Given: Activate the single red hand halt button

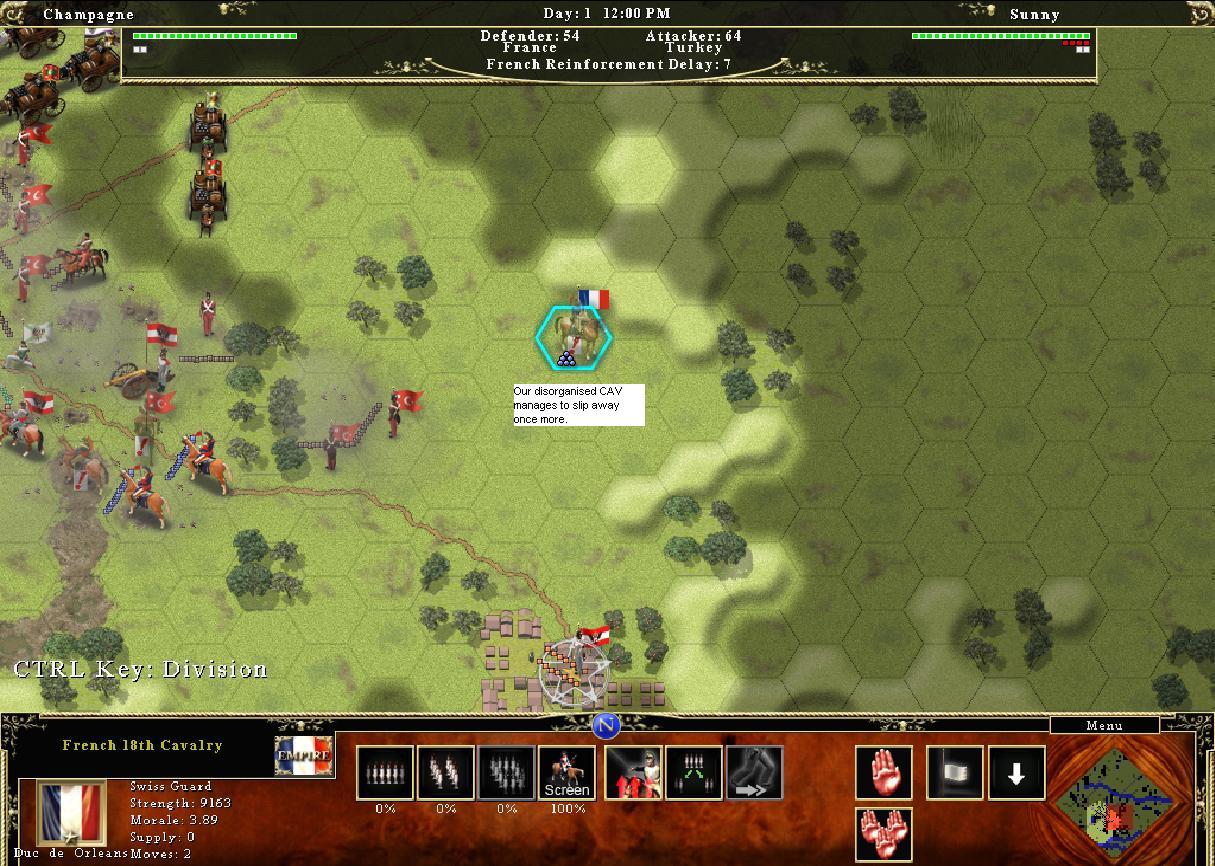Looking at the screenshot, I should pos(884,773).
